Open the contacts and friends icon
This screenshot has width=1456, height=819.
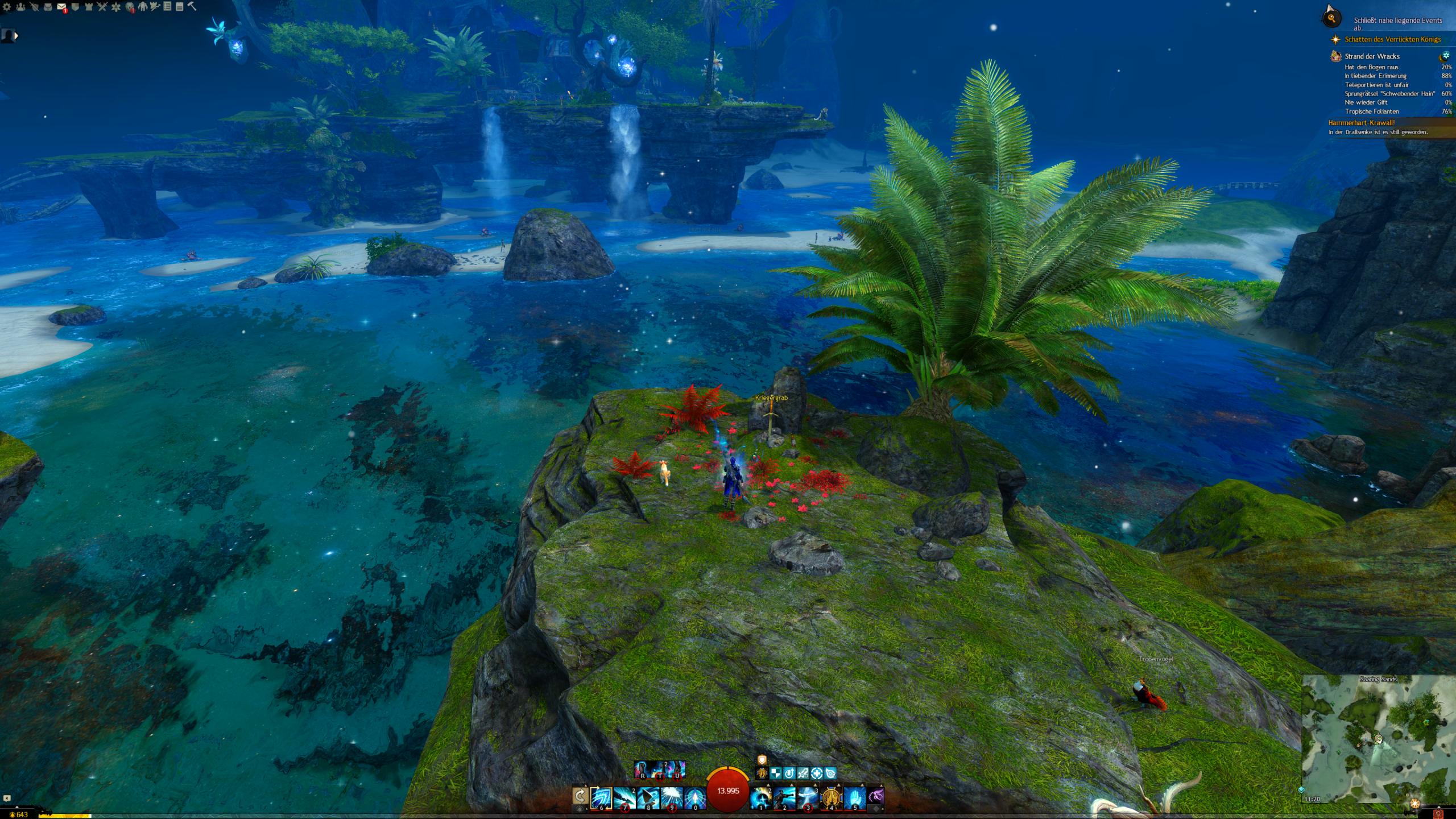pyautogui.click(x=20, y=7)
